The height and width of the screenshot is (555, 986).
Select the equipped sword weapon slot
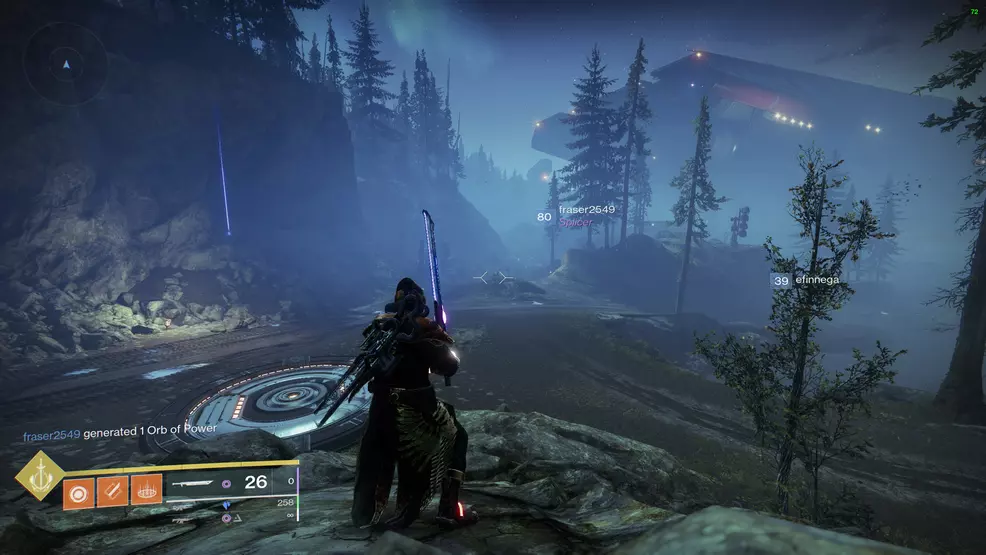point(196,482)
